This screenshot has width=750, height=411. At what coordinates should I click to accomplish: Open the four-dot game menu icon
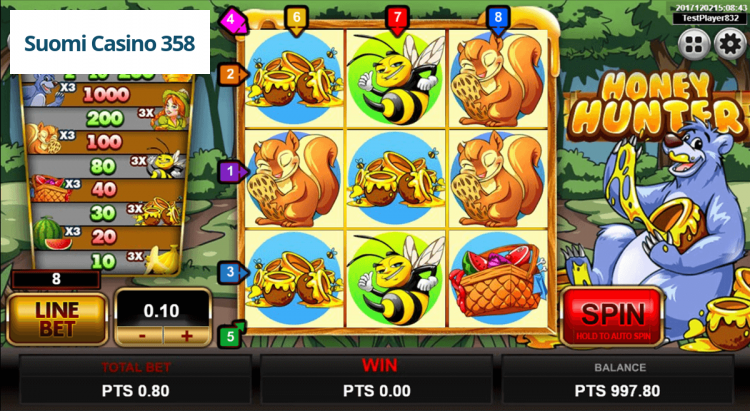pos(694,43)
